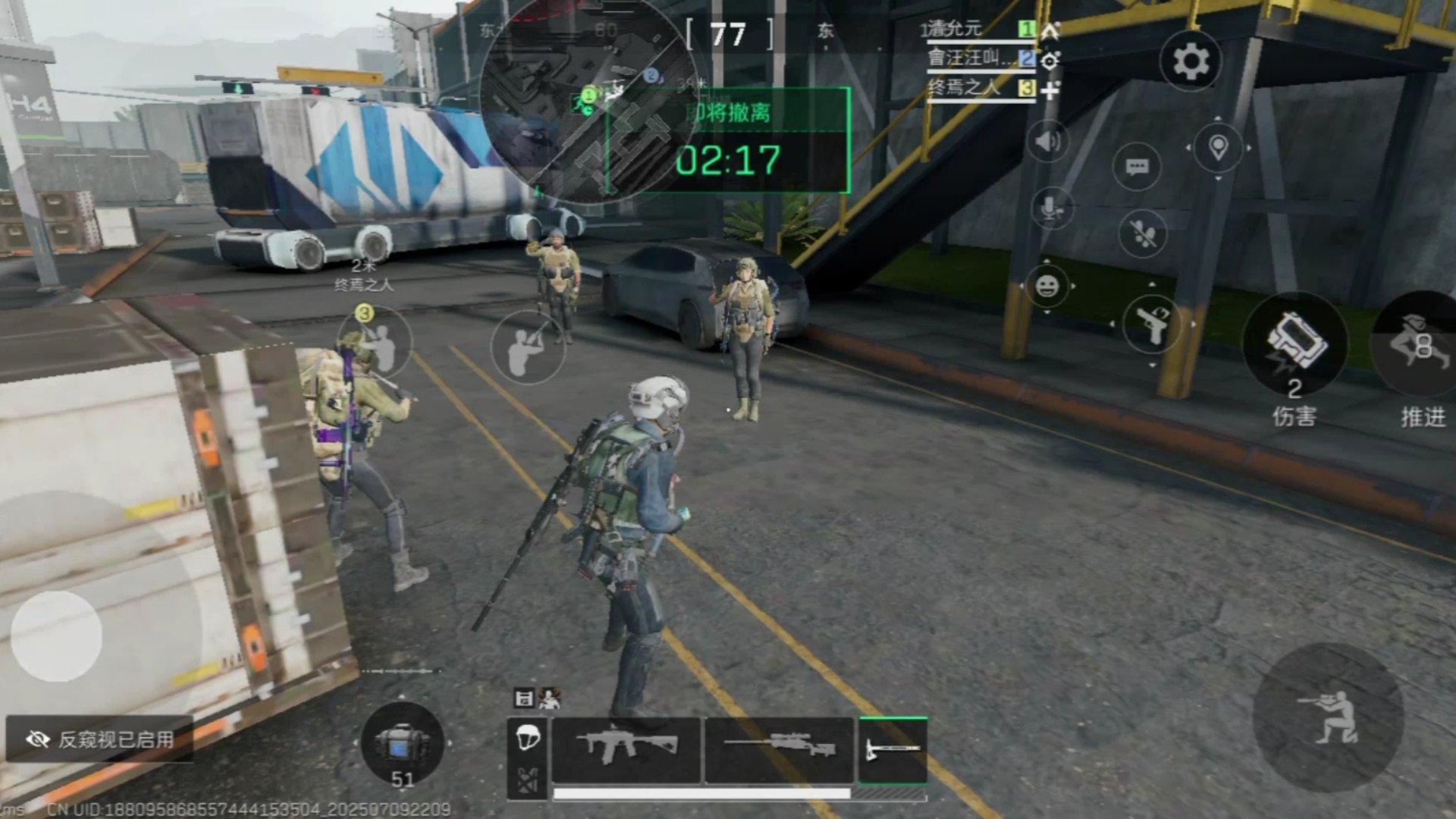This screenshot has width=1456, height=819.
Task: Open the gear settings menu
Action: 1191,61
